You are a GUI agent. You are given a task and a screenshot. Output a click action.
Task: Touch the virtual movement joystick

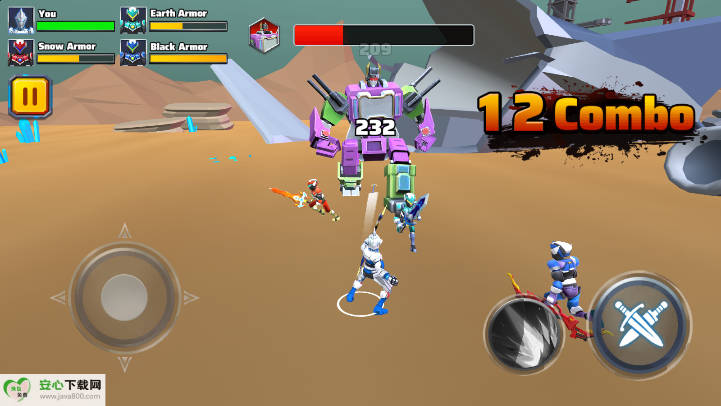124,297
